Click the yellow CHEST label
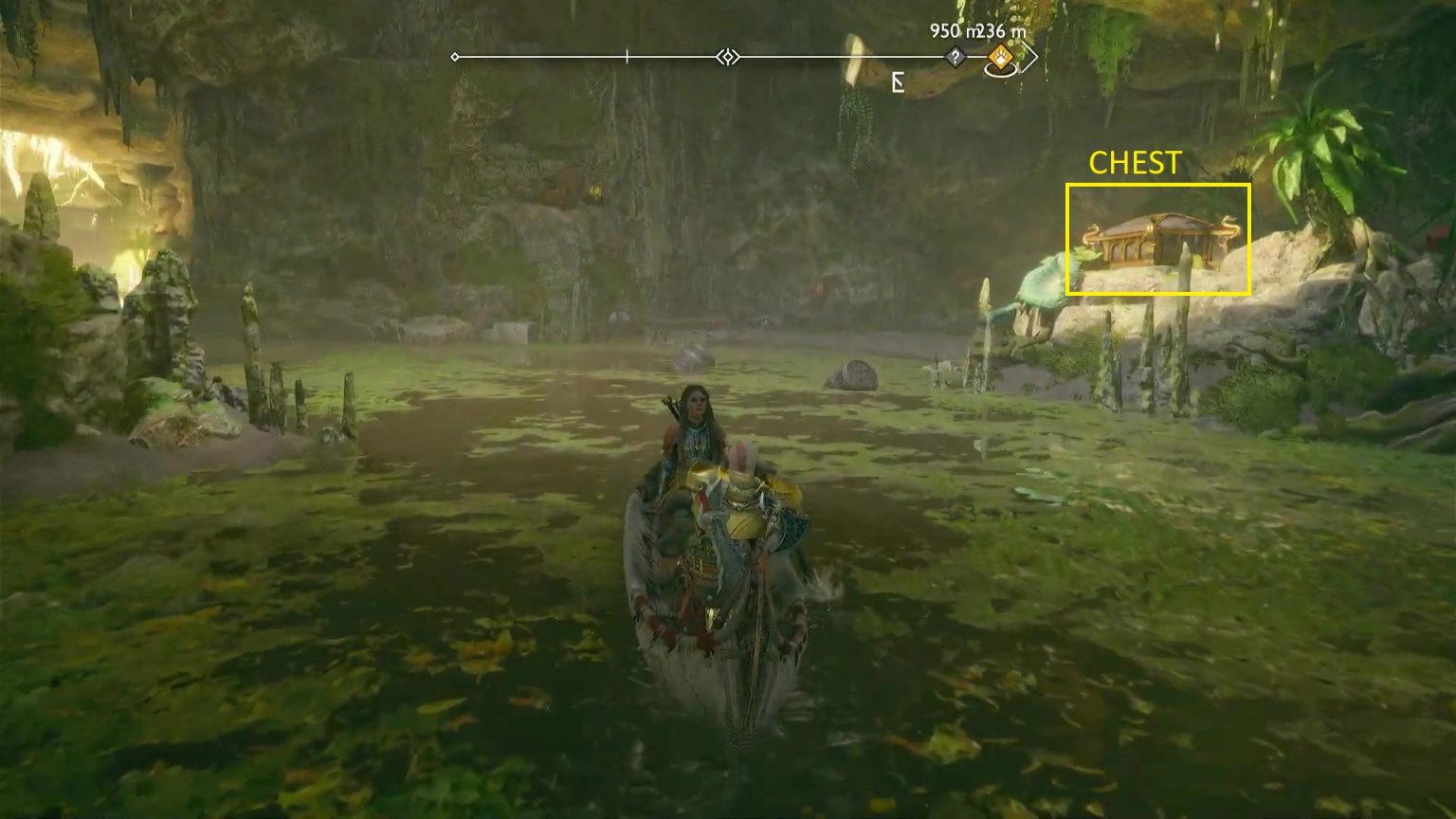 coord(1135,163)
